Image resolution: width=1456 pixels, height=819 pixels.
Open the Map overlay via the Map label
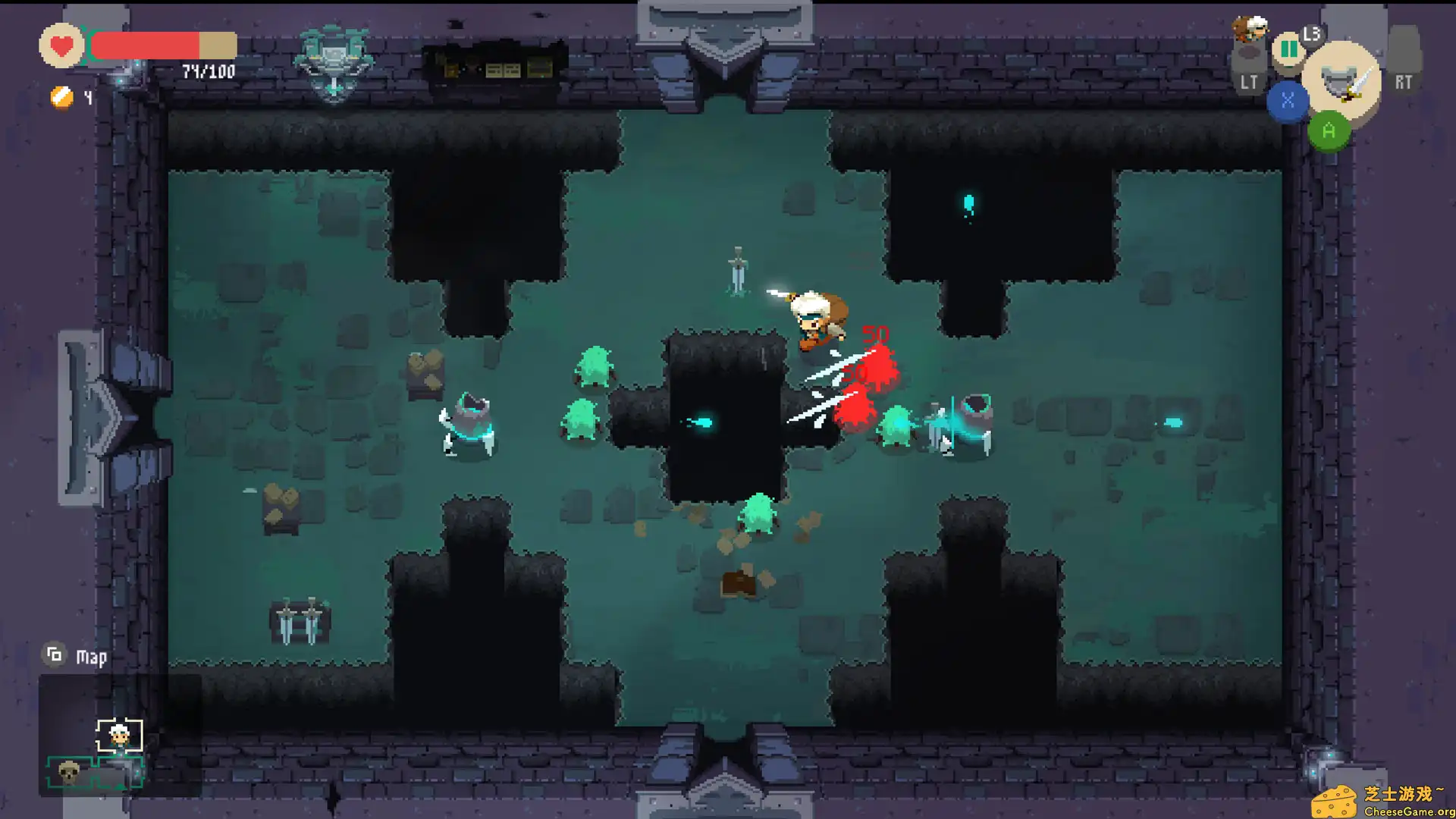(90, 655)
